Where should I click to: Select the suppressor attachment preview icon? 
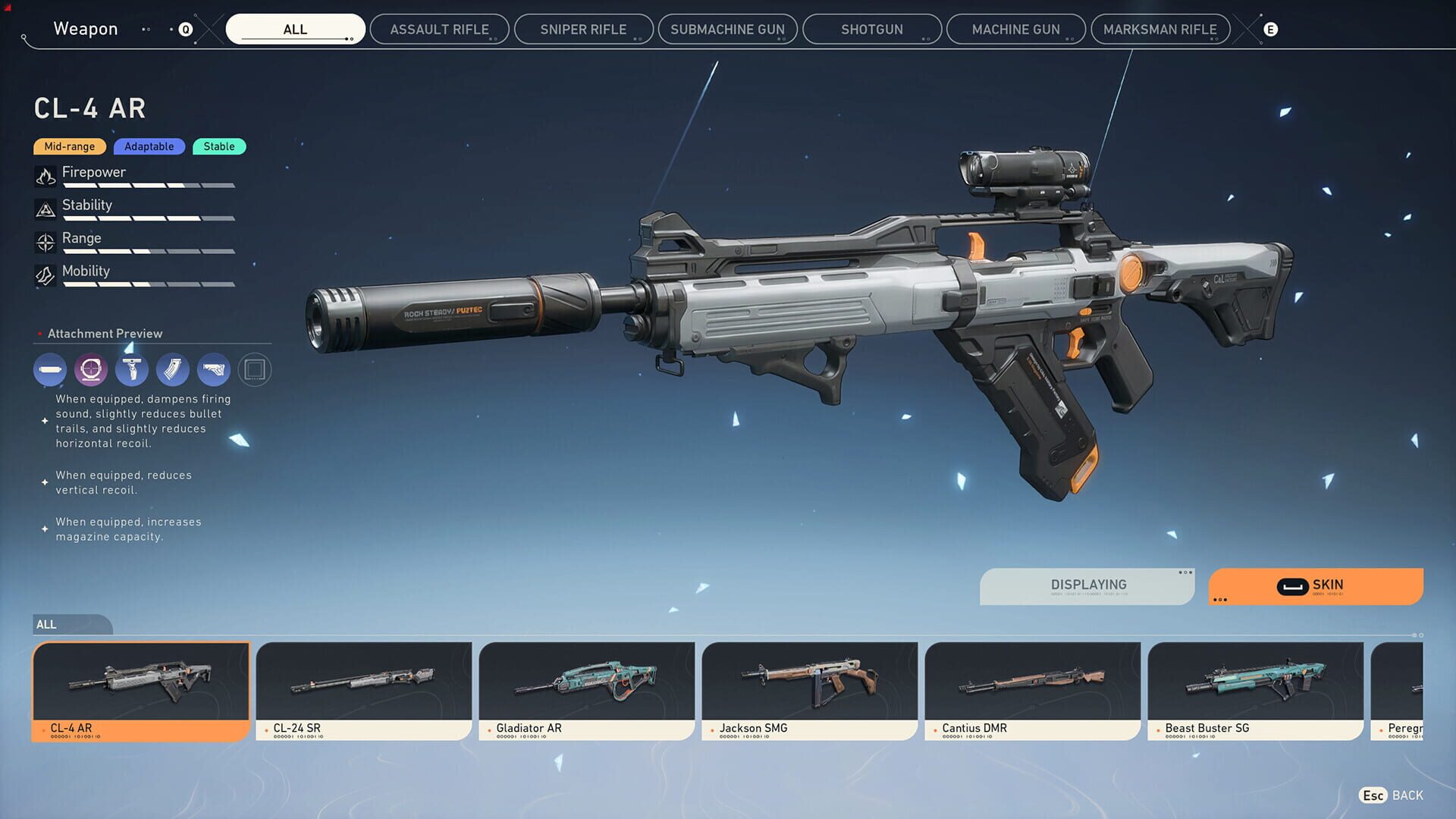pos(50,369)
